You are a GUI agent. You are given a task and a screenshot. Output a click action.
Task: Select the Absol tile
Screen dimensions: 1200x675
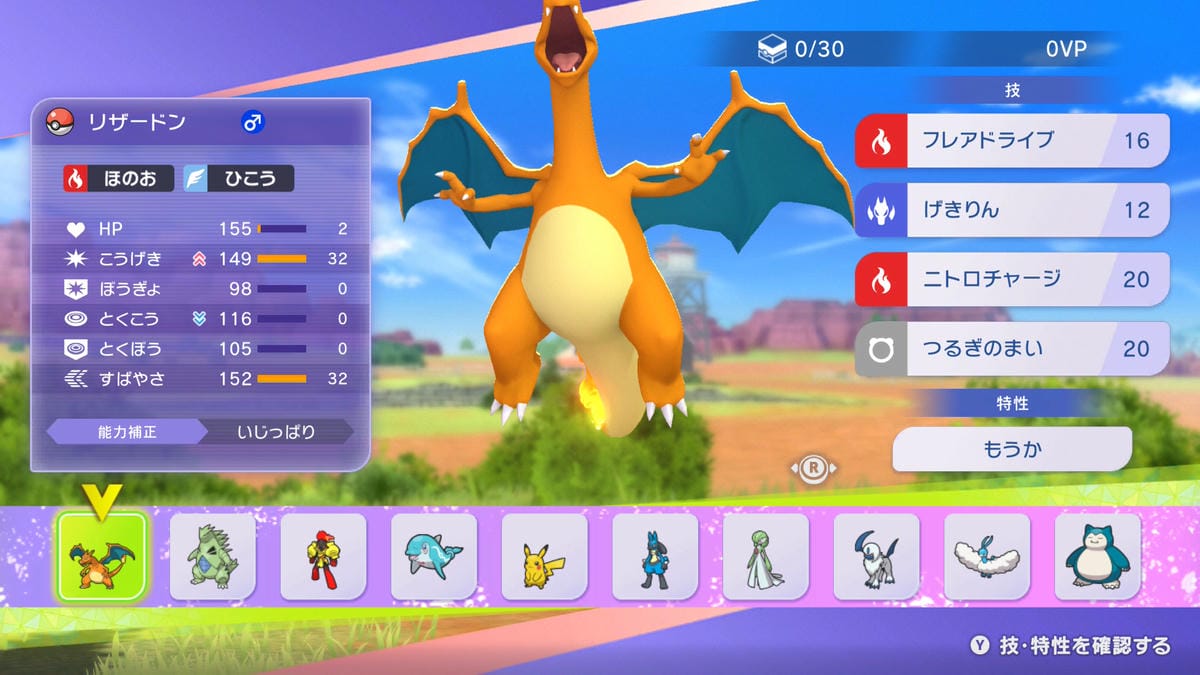pyautogui.click(x=876, y=556)
